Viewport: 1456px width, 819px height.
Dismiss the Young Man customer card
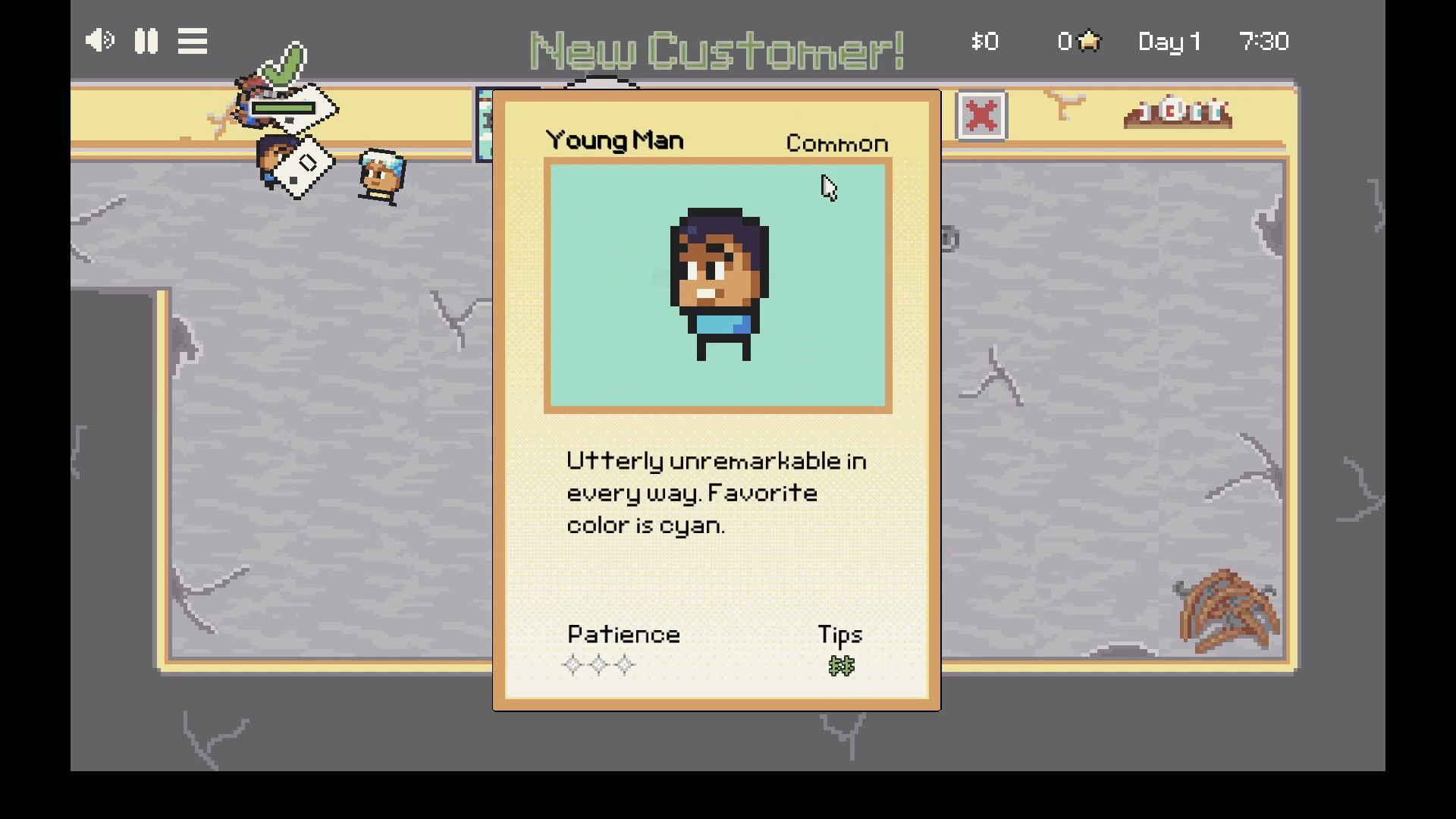pos(716,400)
